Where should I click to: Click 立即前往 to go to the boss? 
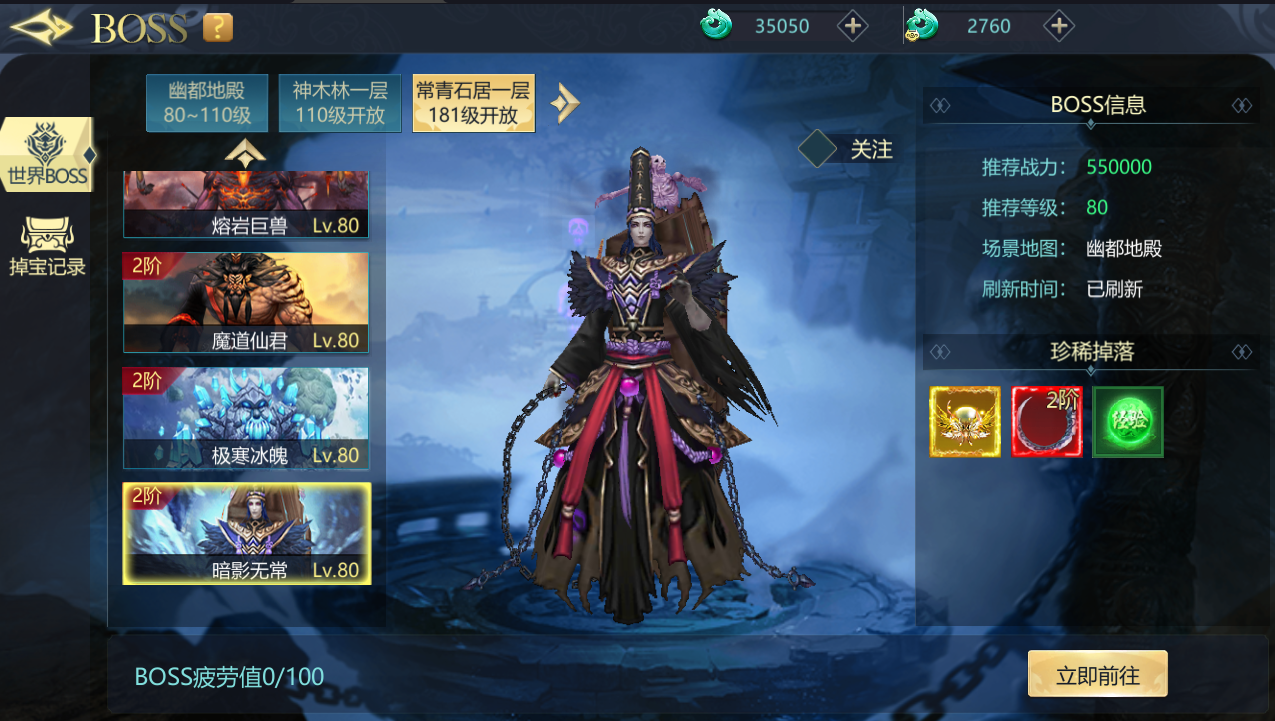click(x=1097, y=674)
